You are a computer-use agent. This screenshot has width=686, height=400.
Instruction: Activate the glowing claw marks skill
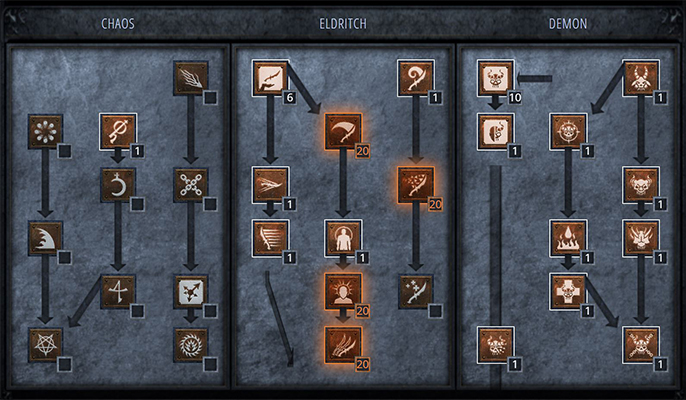(343, 343)
